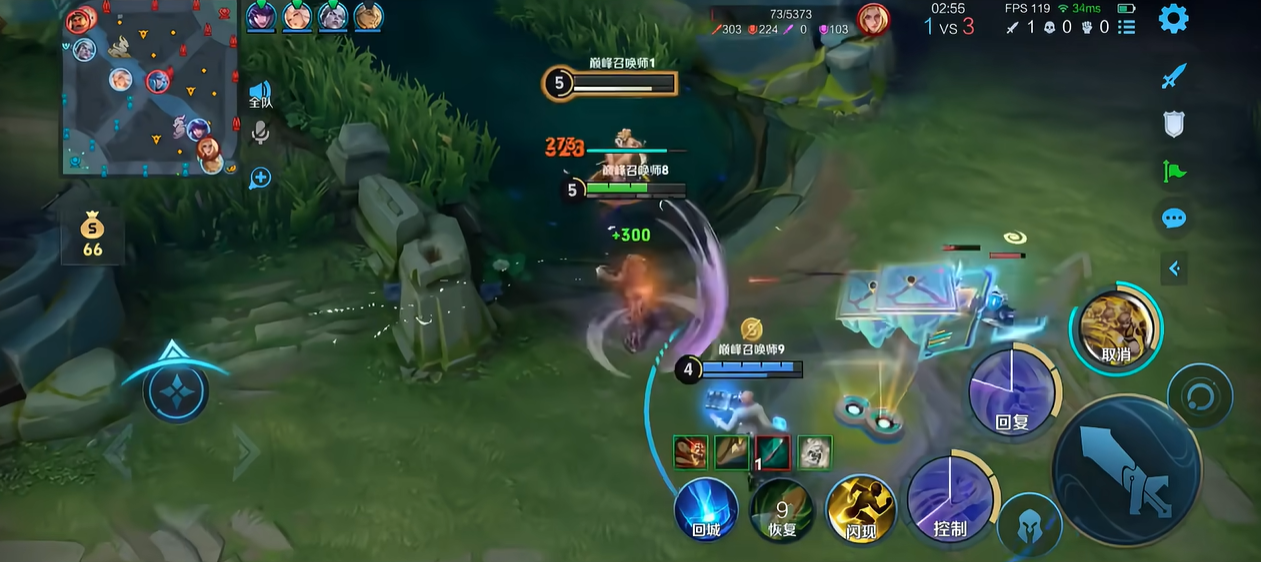Tap the helmet target-hero button
Viewport: 1261px width, 562px height.
coord(1029,526)
